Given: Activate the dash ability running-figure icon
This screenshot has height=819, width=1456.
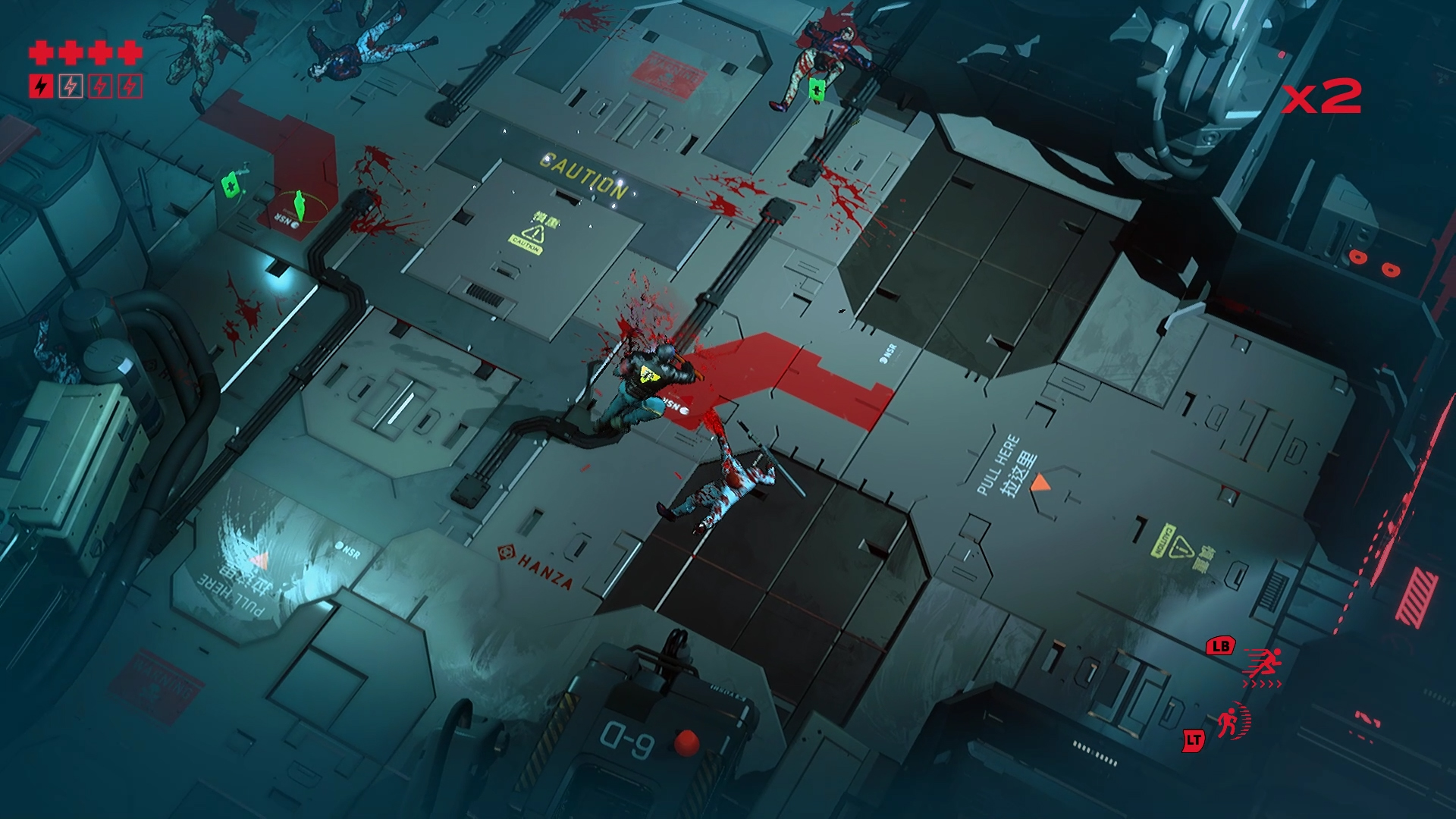Looking at the screenshot, I should pyautogui.click(x=1263, y=665).
